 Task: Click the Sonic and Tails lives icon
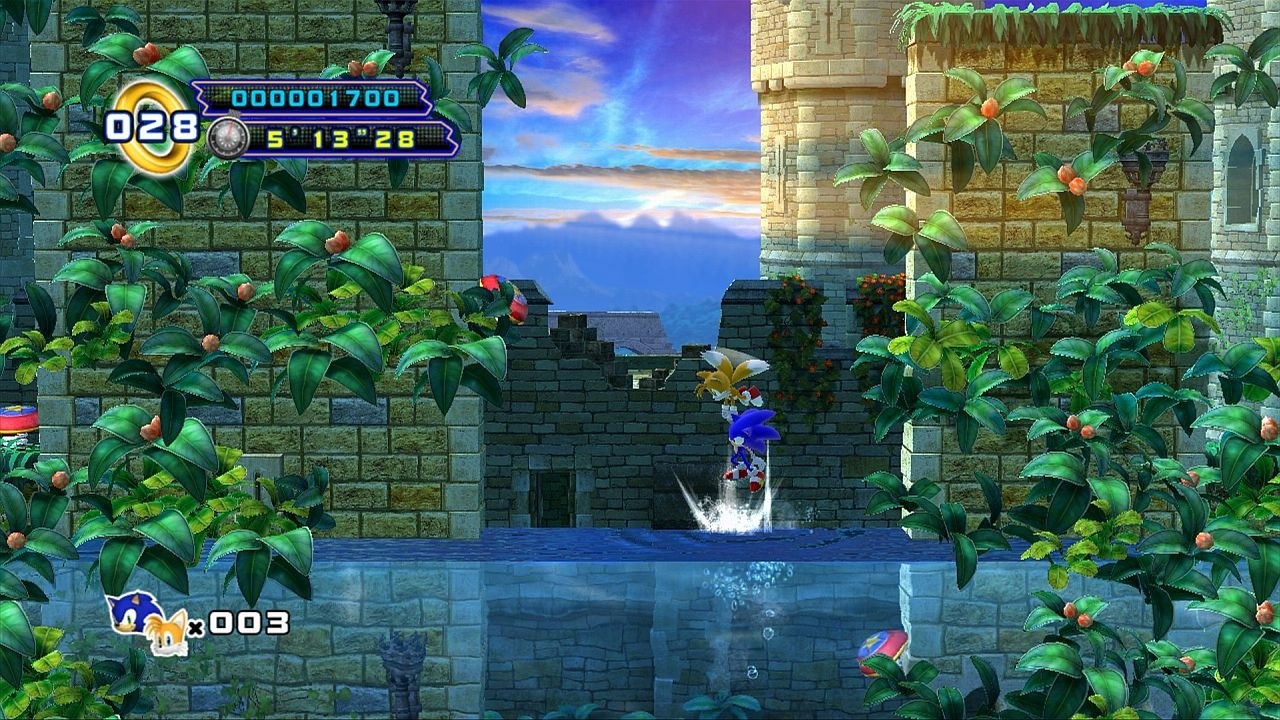click(148, 622)
